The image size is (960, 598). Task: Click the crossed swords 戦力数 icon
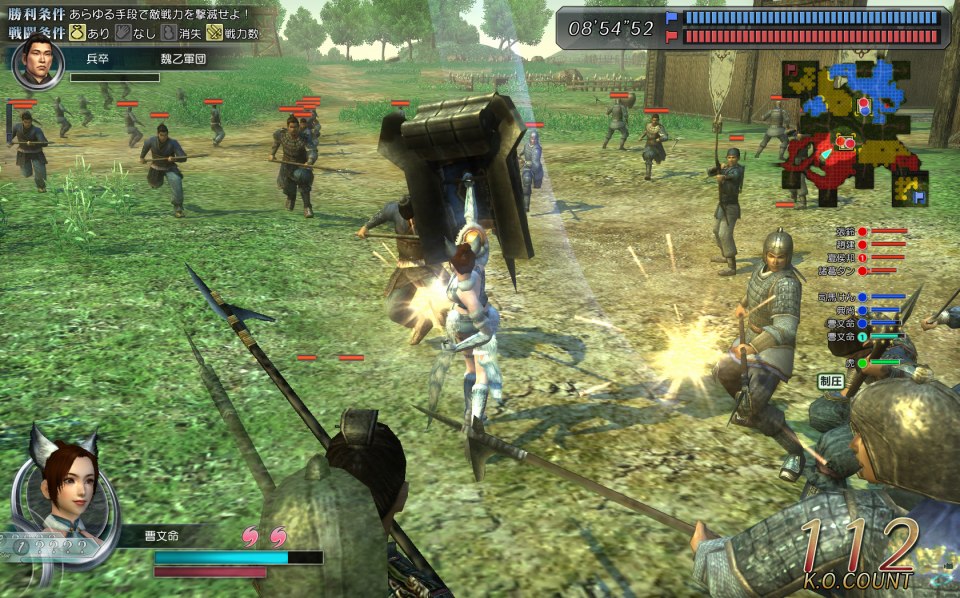(214, 33)
